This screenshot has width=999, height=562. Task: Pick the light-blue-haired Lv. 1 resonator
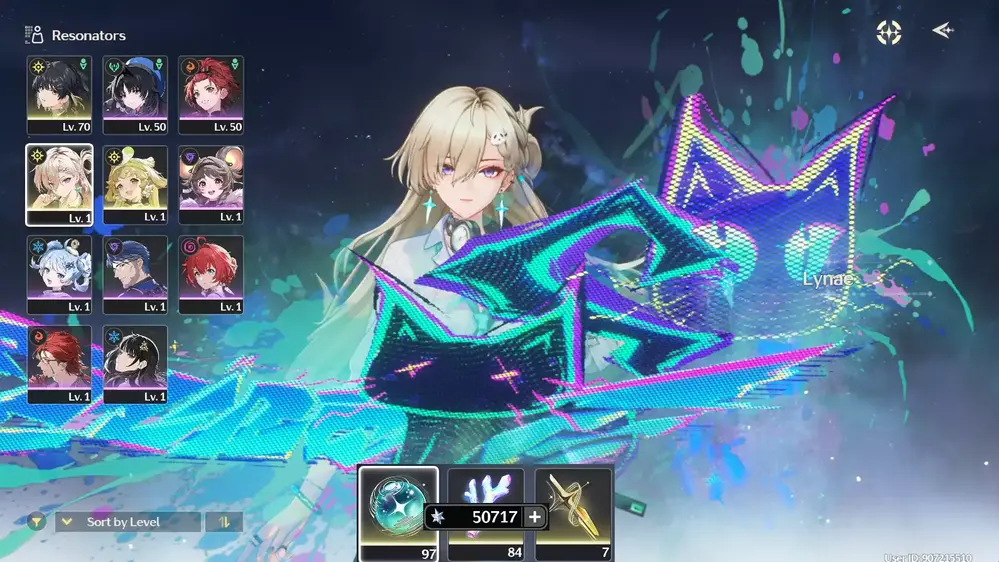point(59,274)
